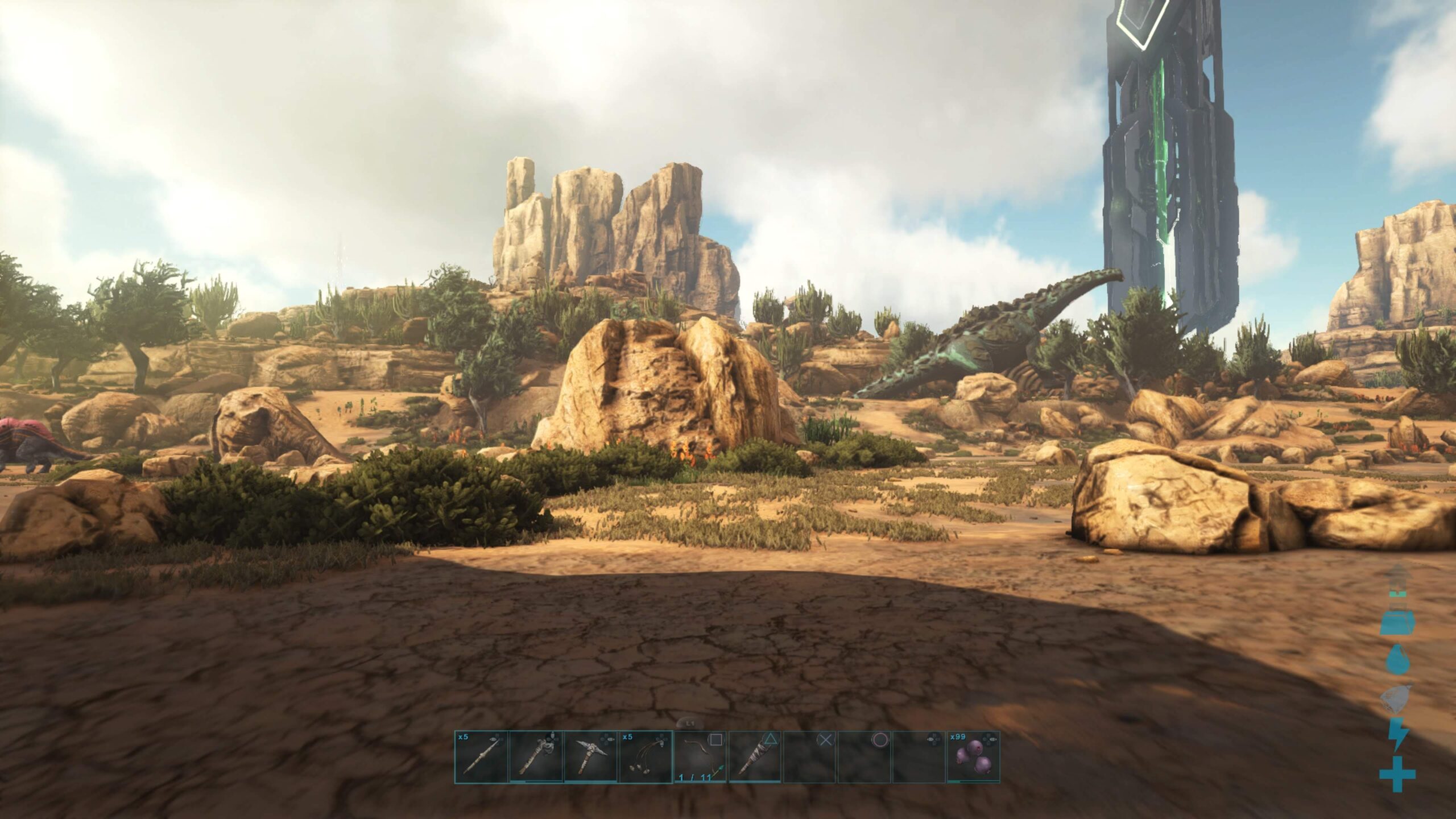Equip the bow with arrows
Viewport: 1456px width, 819px height.
point(700,757)
